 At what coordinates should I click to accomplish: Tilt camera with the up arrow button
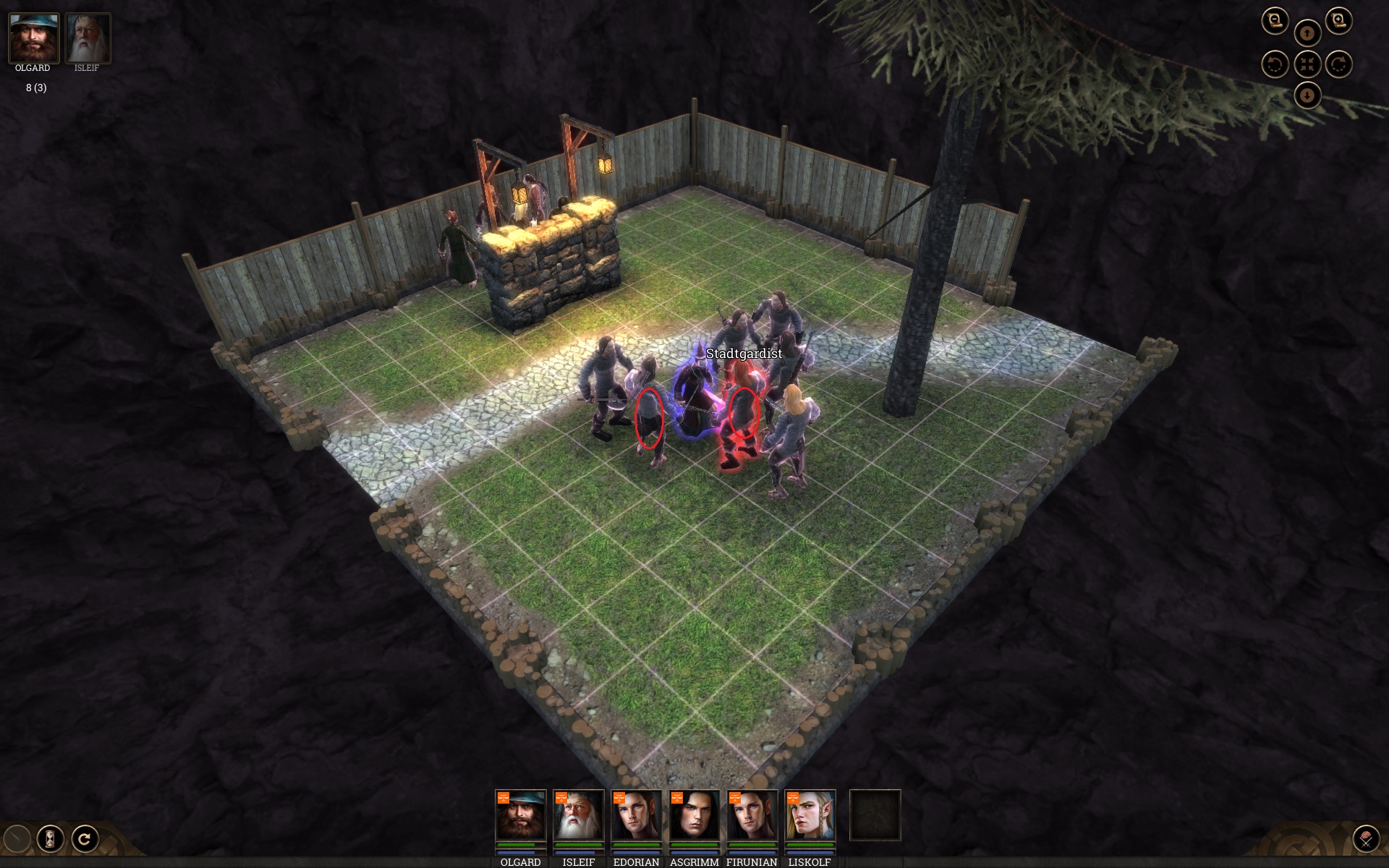tap(1307, 33)
